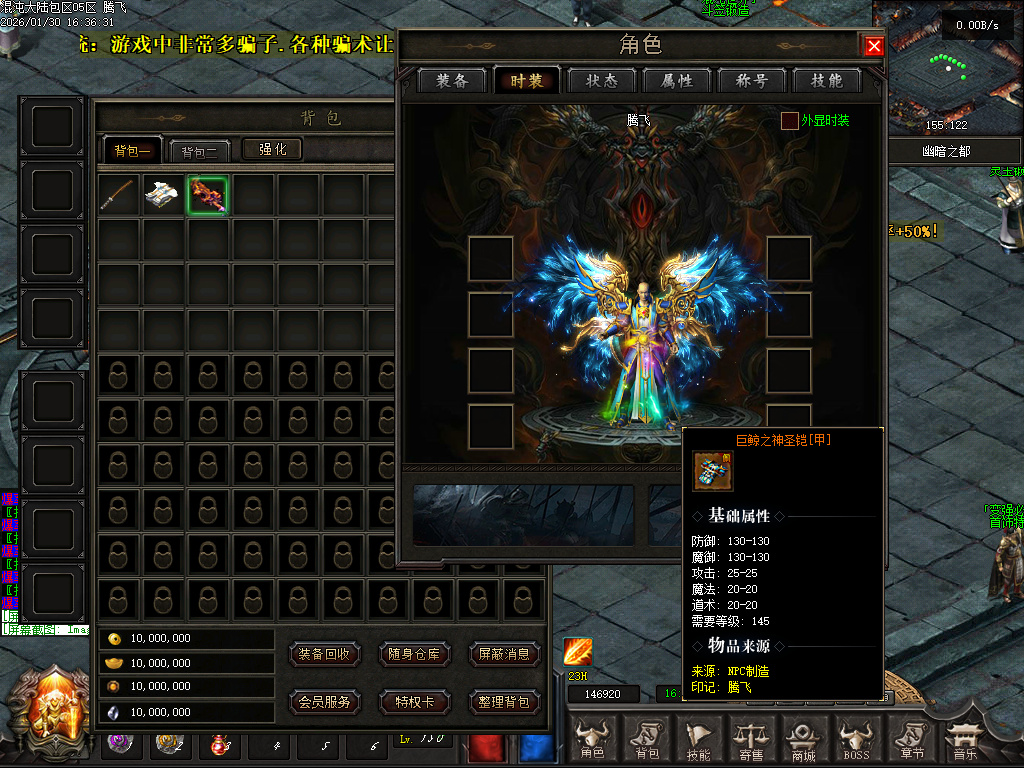Open the 强化 enhance tab
The height and width of the screenshot is (768, 1024).
point(272,149)
